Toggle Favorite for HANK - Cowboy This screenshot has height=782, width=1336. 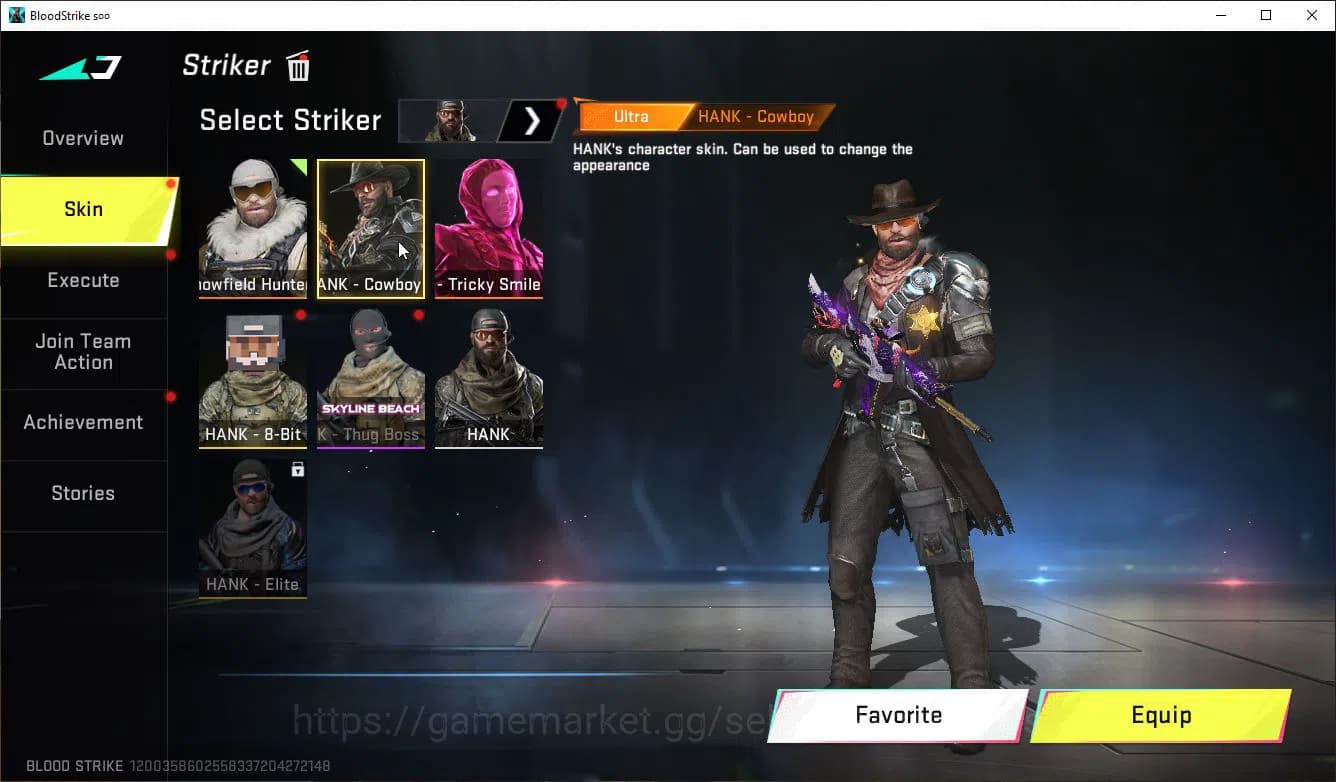[x=897, y=715]
